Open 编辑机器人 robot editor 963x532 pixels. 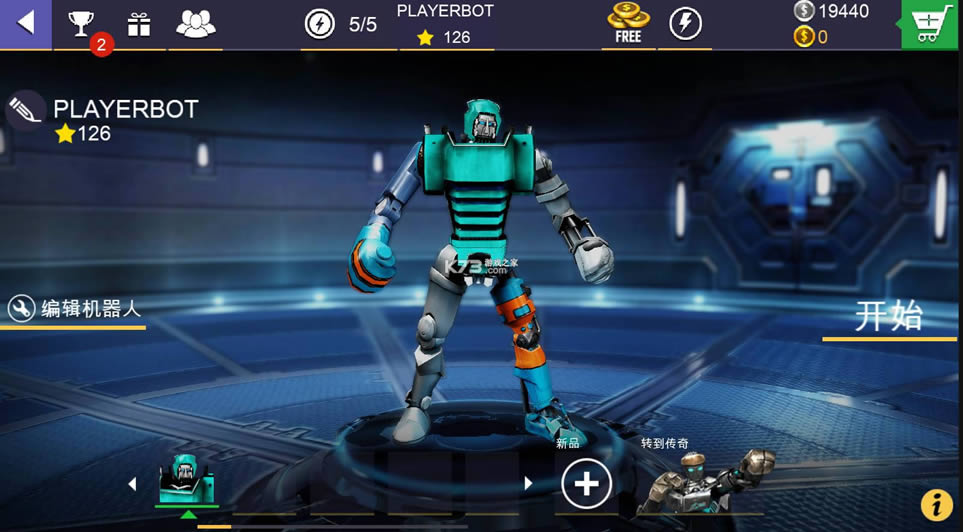75,309
